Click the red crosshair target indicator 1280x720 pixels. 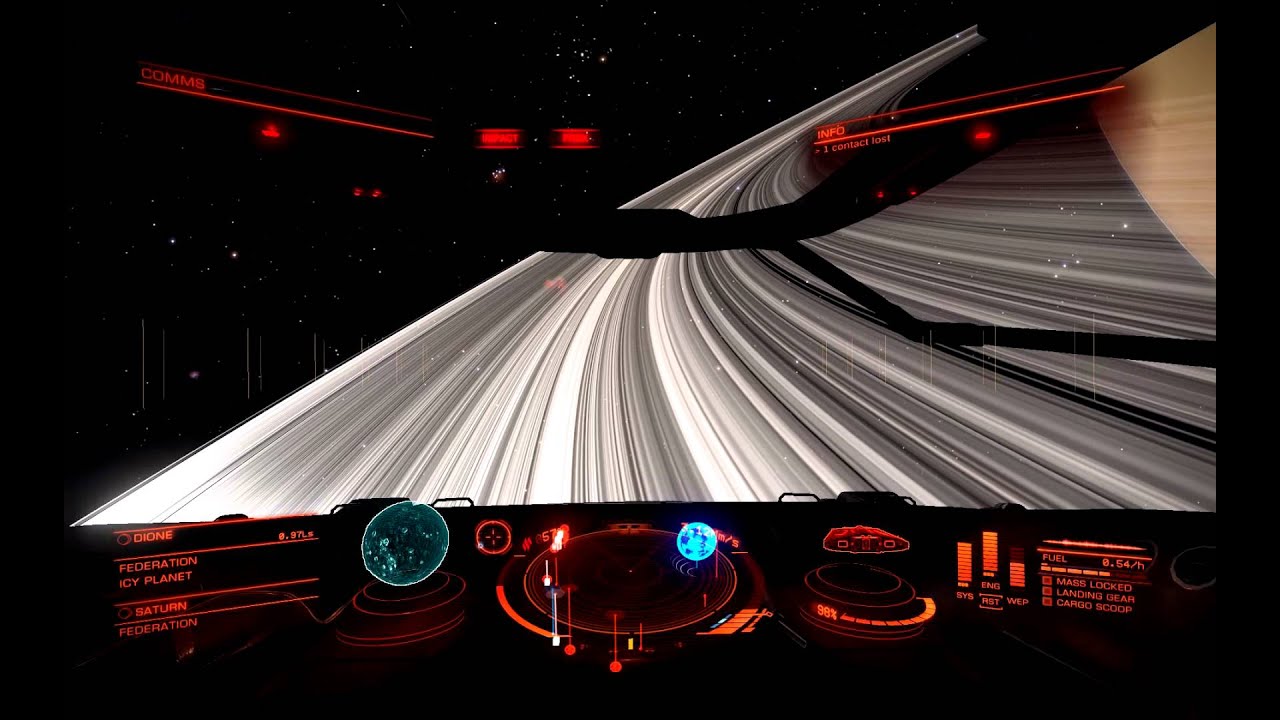pos(493,537)
